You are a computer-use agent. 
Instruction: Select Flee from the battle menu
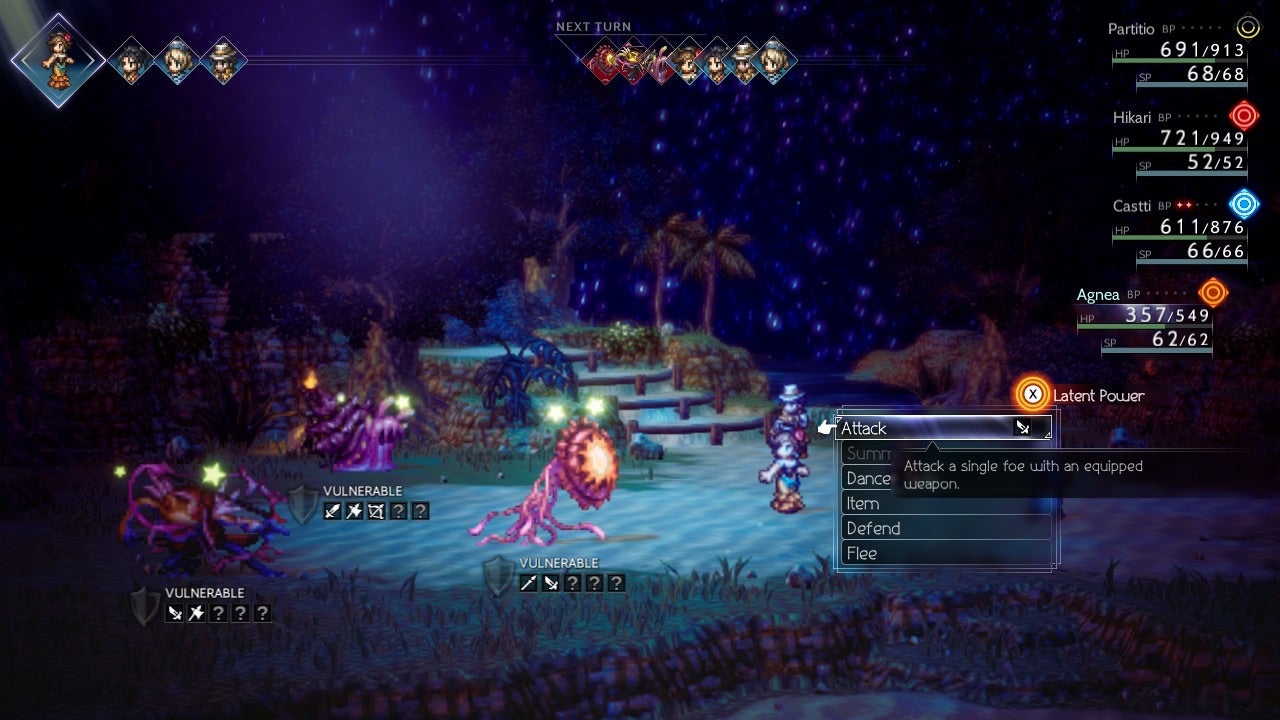(861, 553)
